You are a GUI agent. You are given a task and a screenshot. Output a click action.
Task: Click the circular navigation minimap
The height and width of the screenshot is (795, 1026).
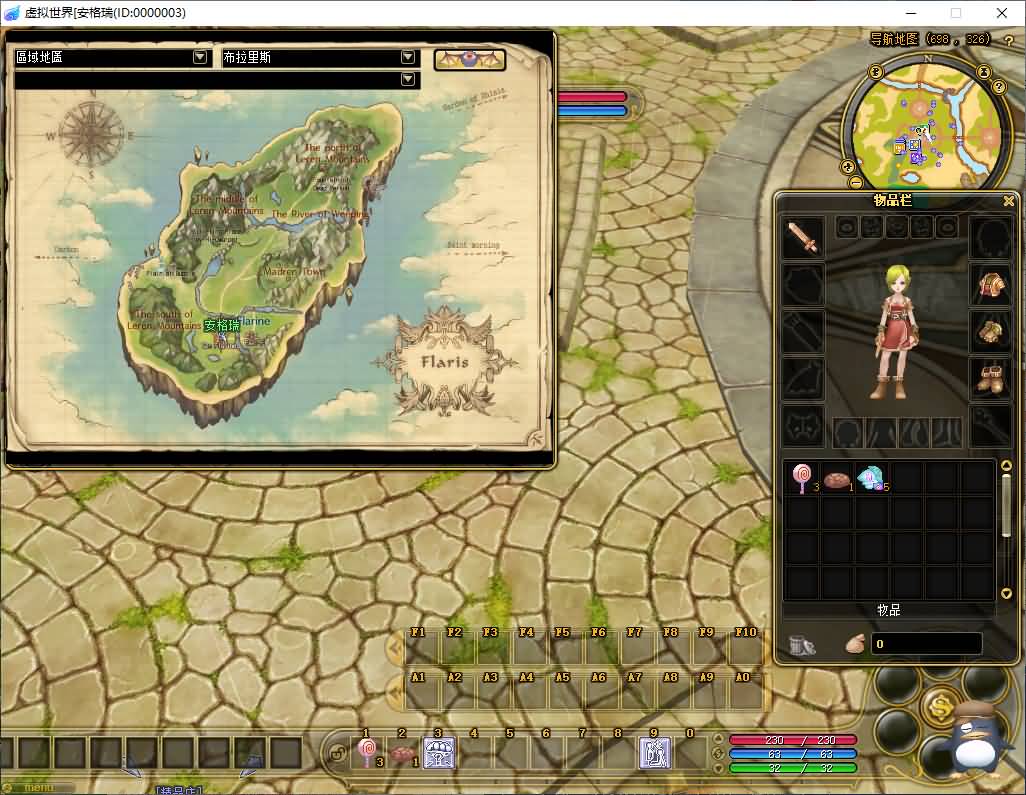pyautogui.click(x=925, y=125)
